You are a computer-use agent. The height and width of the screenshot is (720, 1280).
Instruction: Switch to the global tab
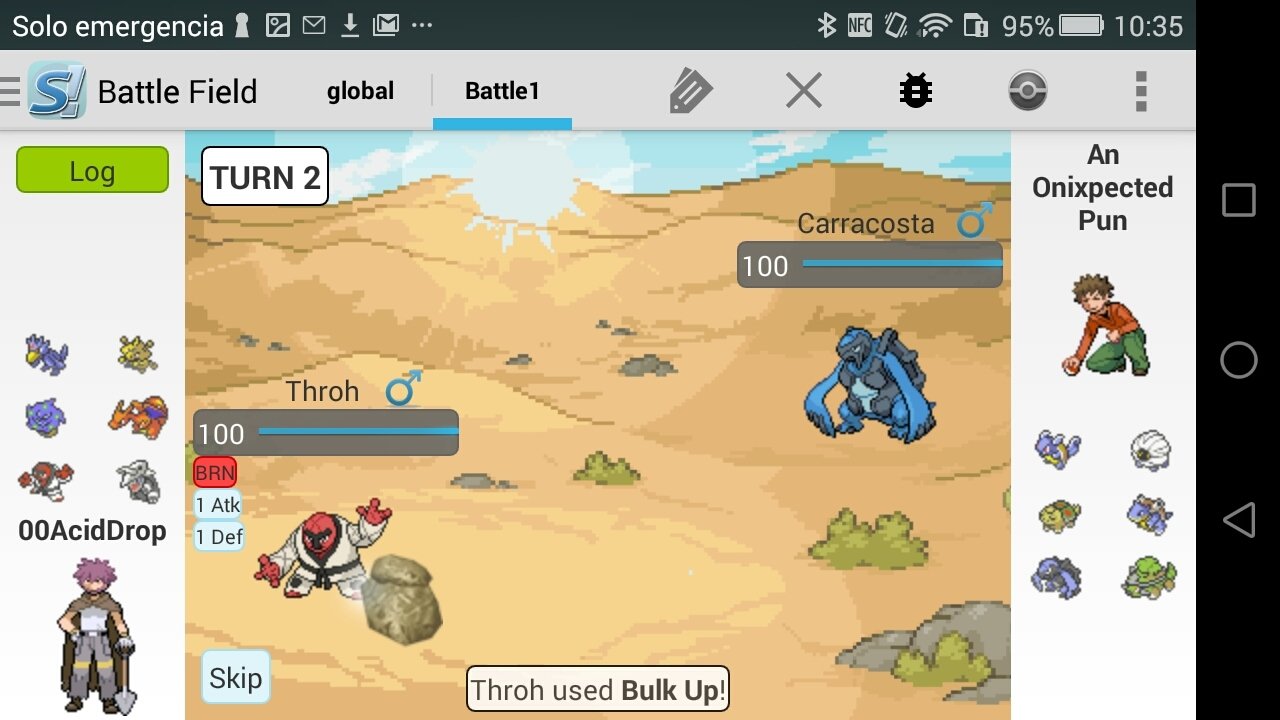point(360,91)
